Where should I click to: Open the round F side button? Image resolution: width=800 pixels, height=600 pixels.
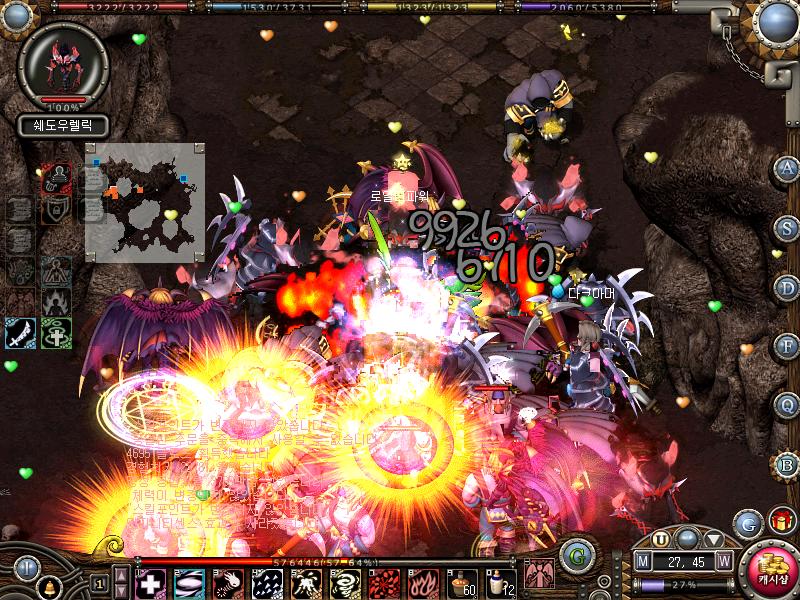tap(787, 346)
